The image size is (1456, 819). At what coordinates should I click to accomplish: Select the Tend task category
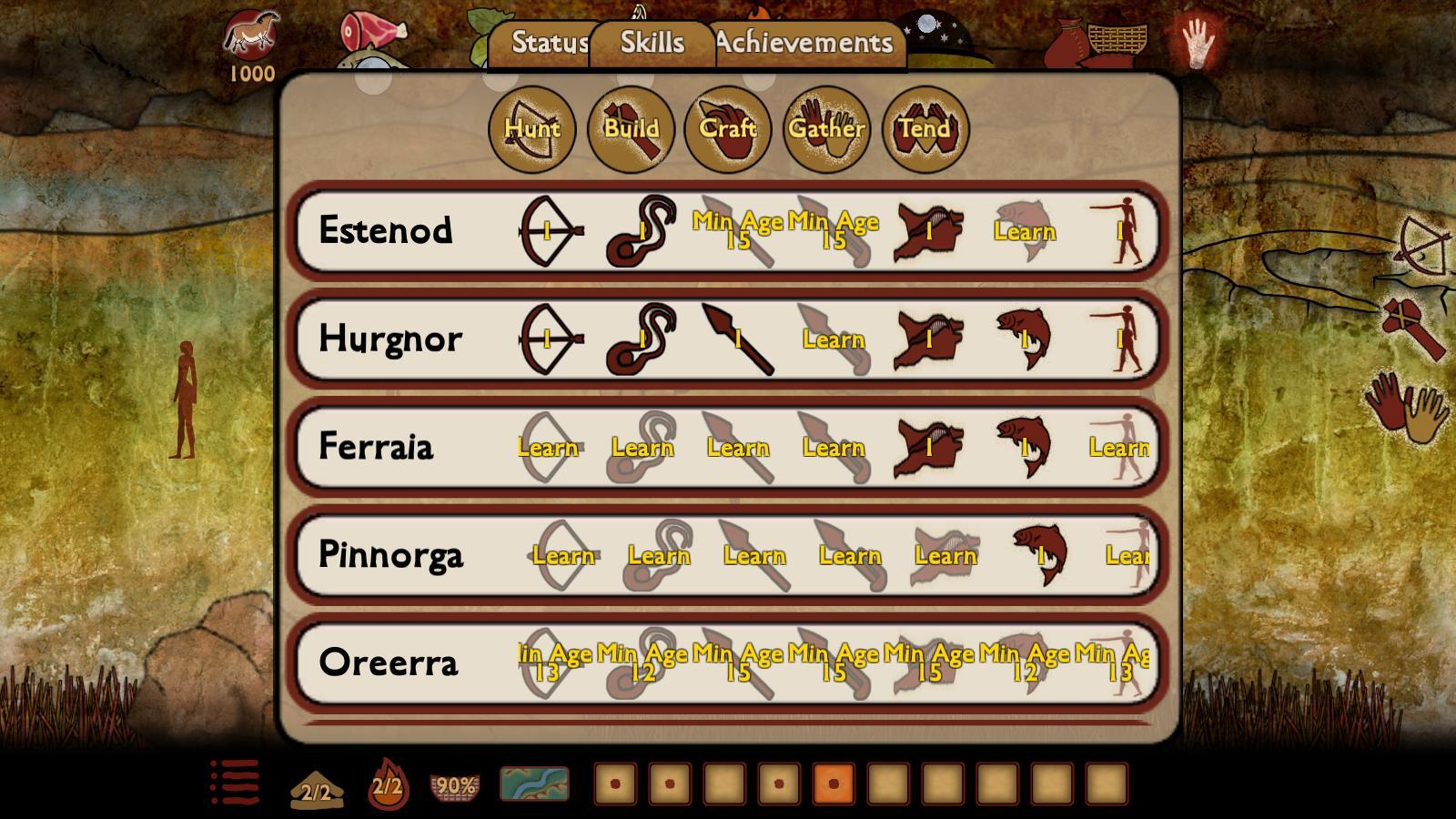[x=924, y=129]
